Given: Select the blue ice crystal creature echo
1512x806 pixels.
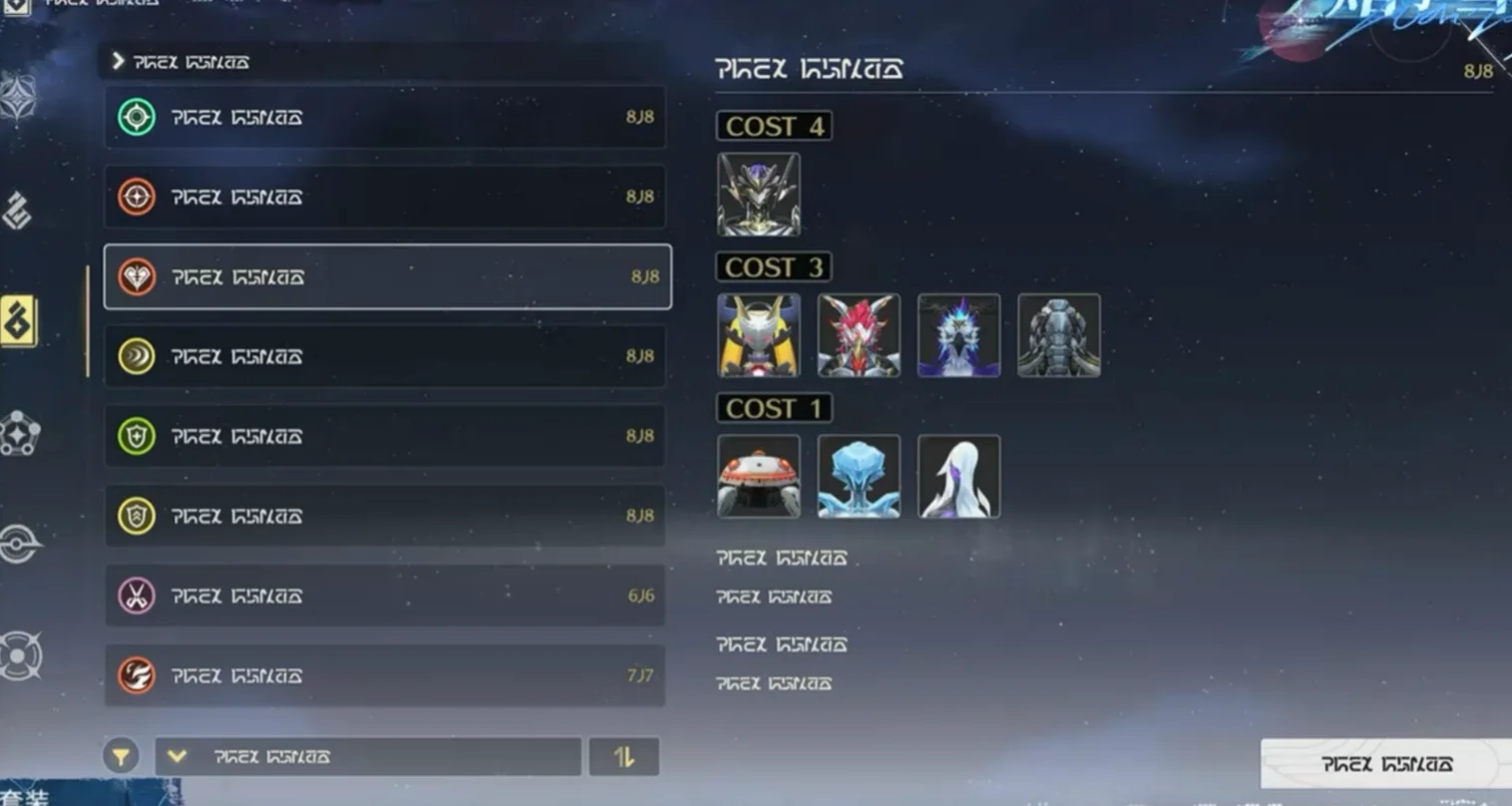Looking at the screenshot, I should click(x=859, y=477).
